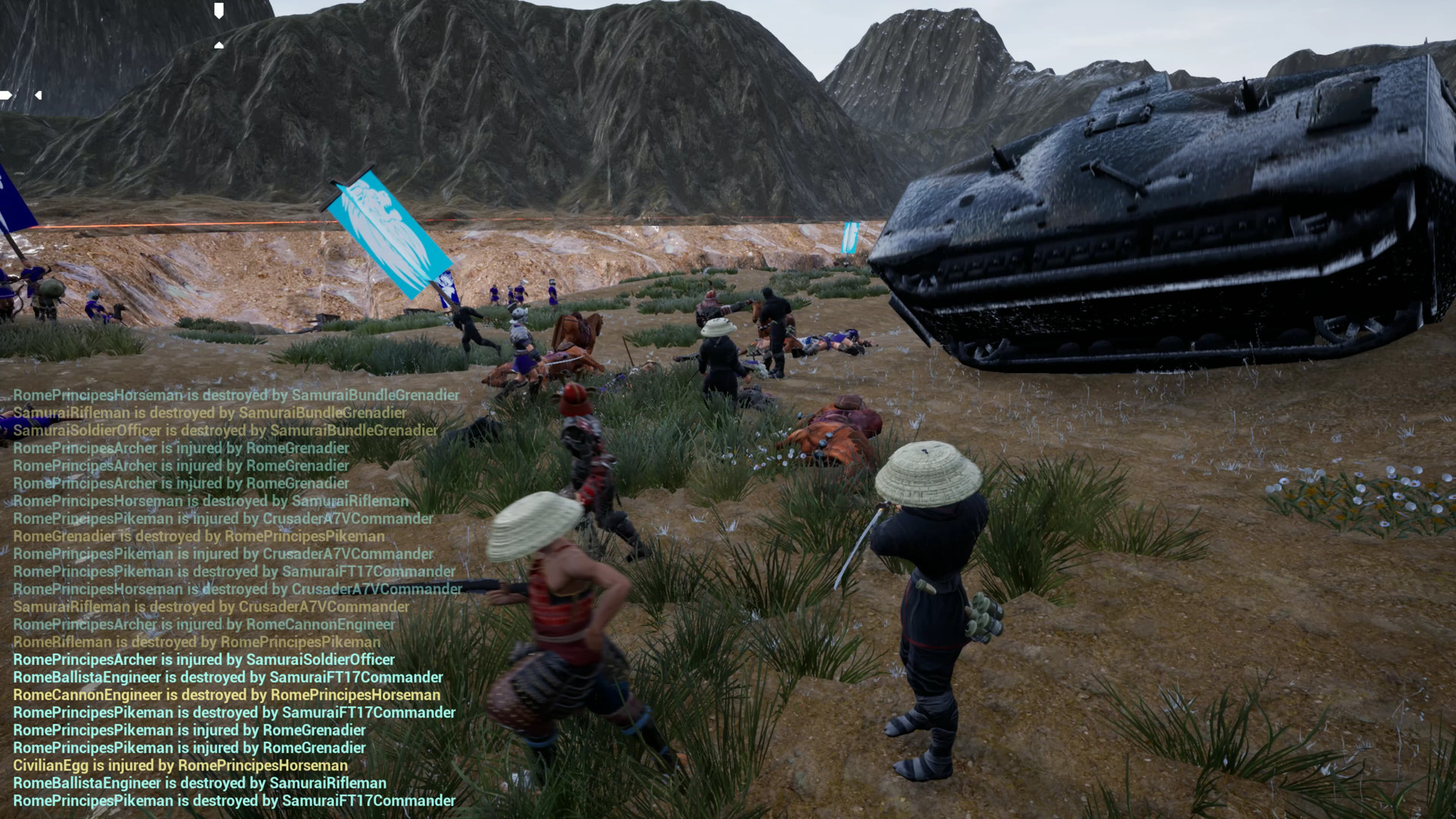
Task: Select the bottom 'SamuraiFT17Commander' kill feed line
Action: 235,801
